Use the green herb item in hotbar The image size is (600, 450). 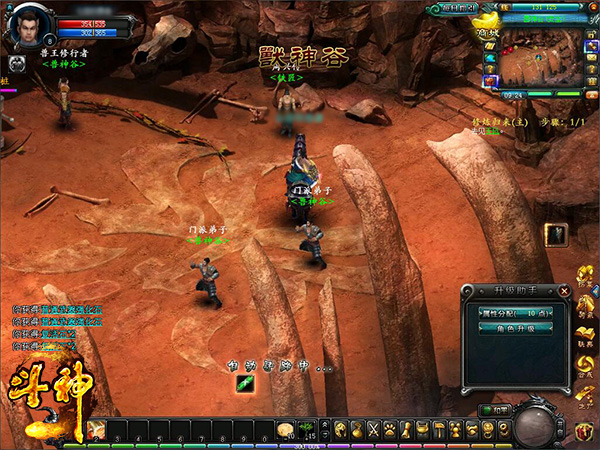308,428
